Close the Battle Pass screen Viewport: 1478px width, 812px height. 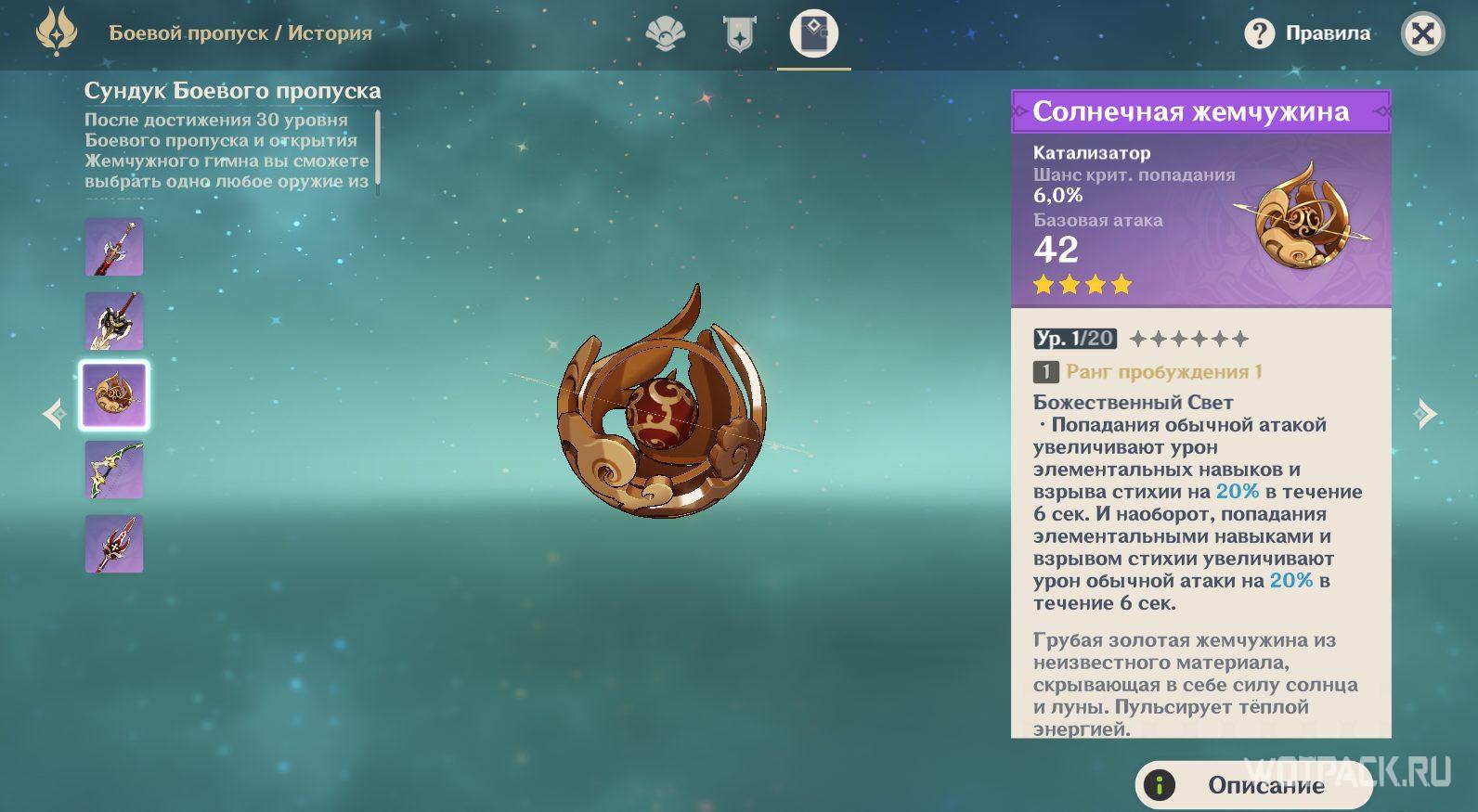pyautogui.click(x=1421, y=34)
